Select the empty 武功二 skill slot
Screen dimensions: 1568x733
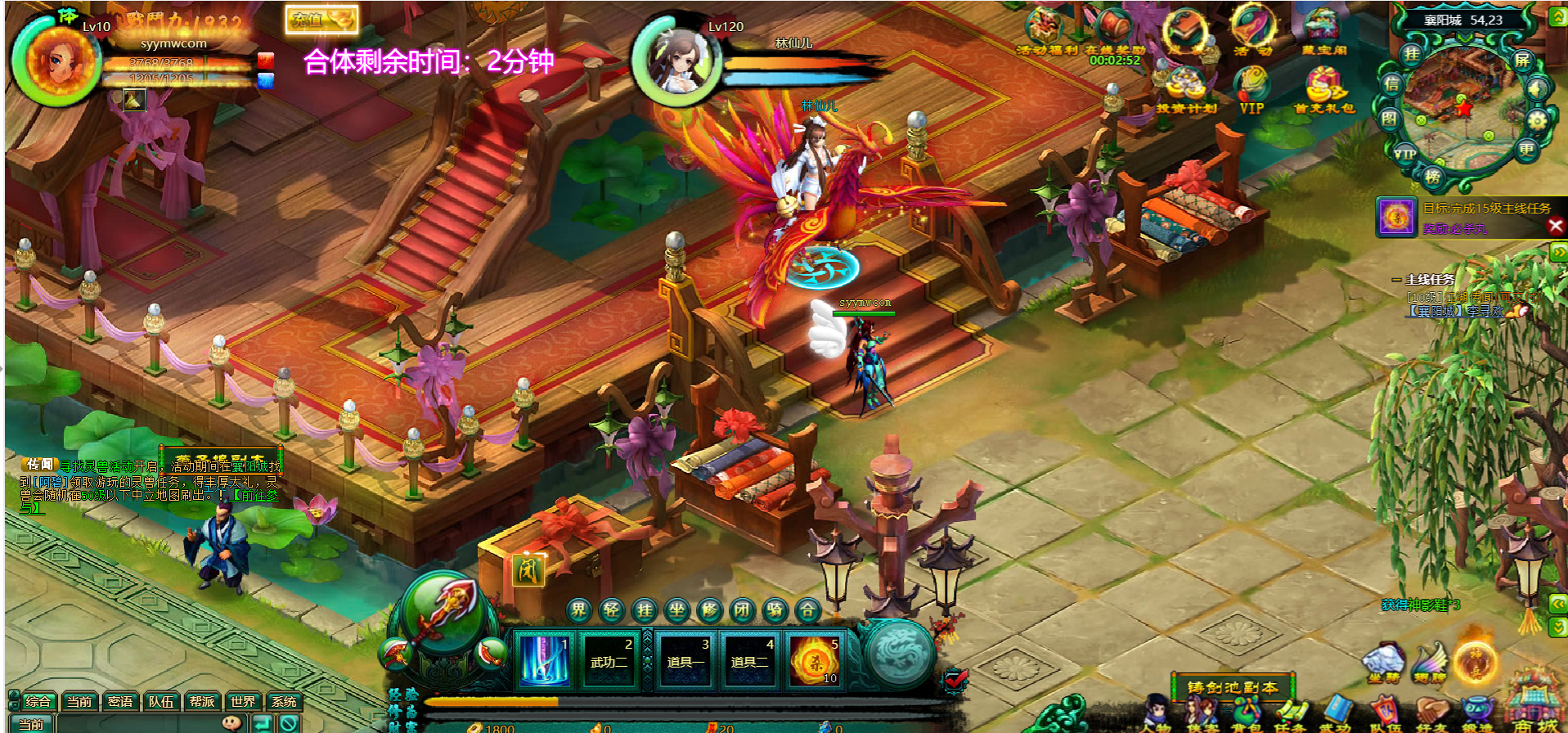click(x=609, y=659)
